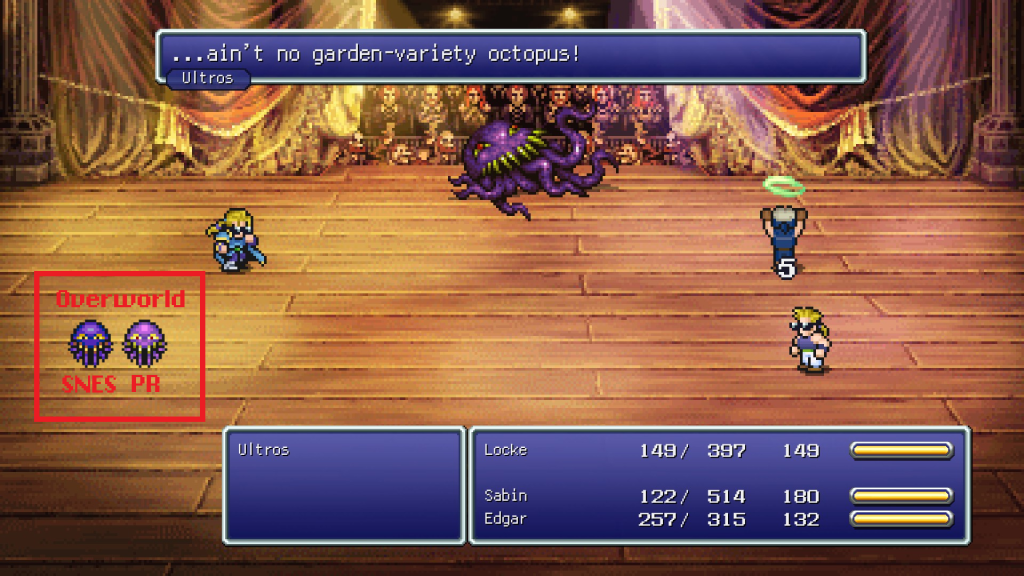The image size is (1024, 576).
Task: Choose Sabin's party status row
Action: tap(716, 496)
